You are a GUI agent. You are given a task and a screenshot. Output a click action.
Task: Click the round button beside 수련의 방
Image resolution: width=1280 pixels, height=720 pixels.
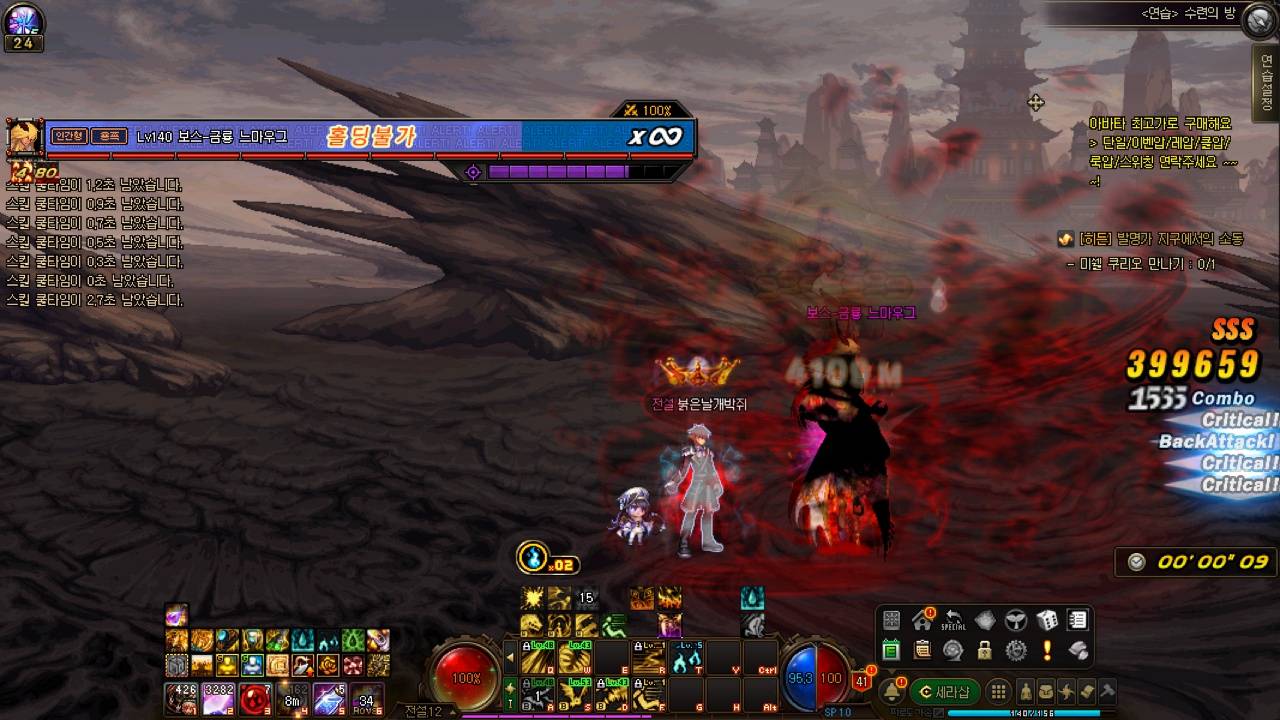1260,19
